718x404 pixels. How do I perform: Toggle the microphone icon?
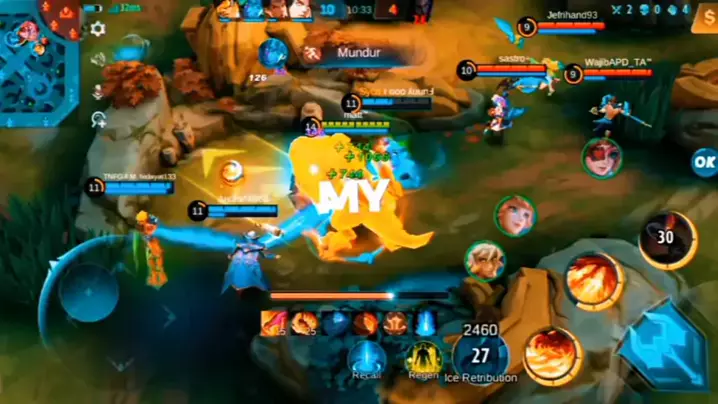click(98, 90)
